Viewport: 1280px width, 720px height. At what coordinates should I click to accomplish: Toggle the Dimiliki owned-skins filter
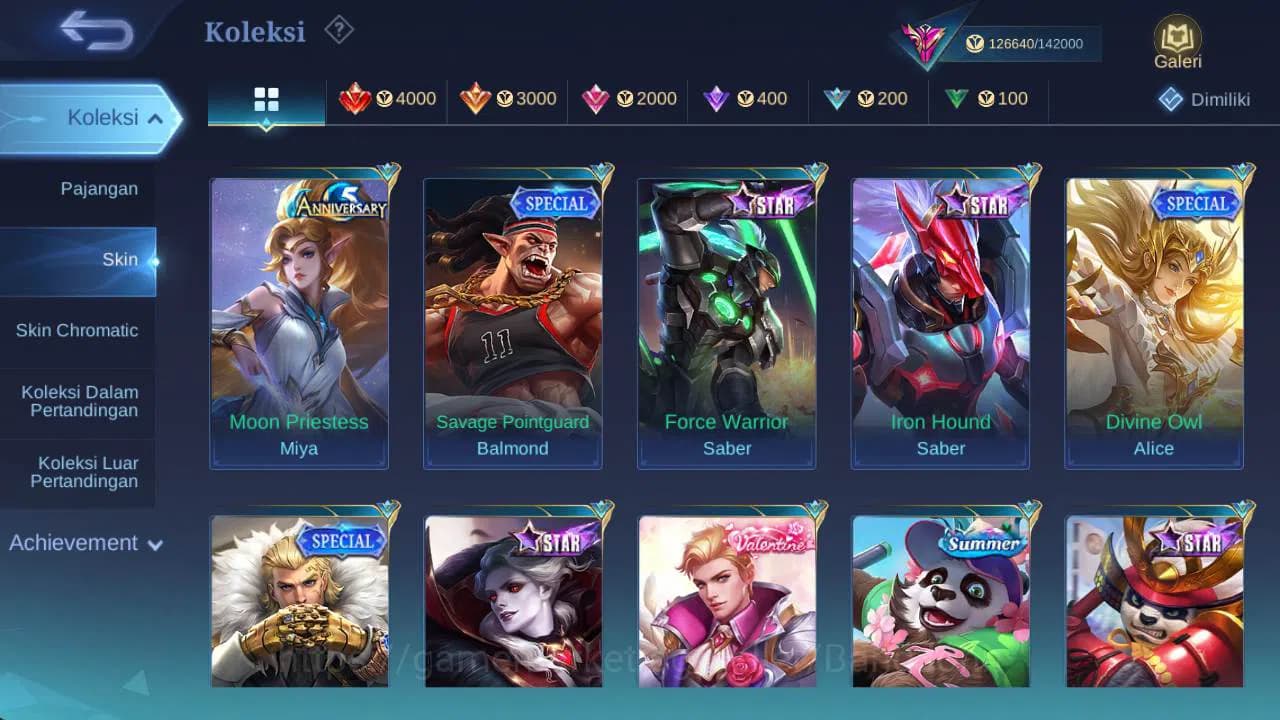click(1194, 99)
